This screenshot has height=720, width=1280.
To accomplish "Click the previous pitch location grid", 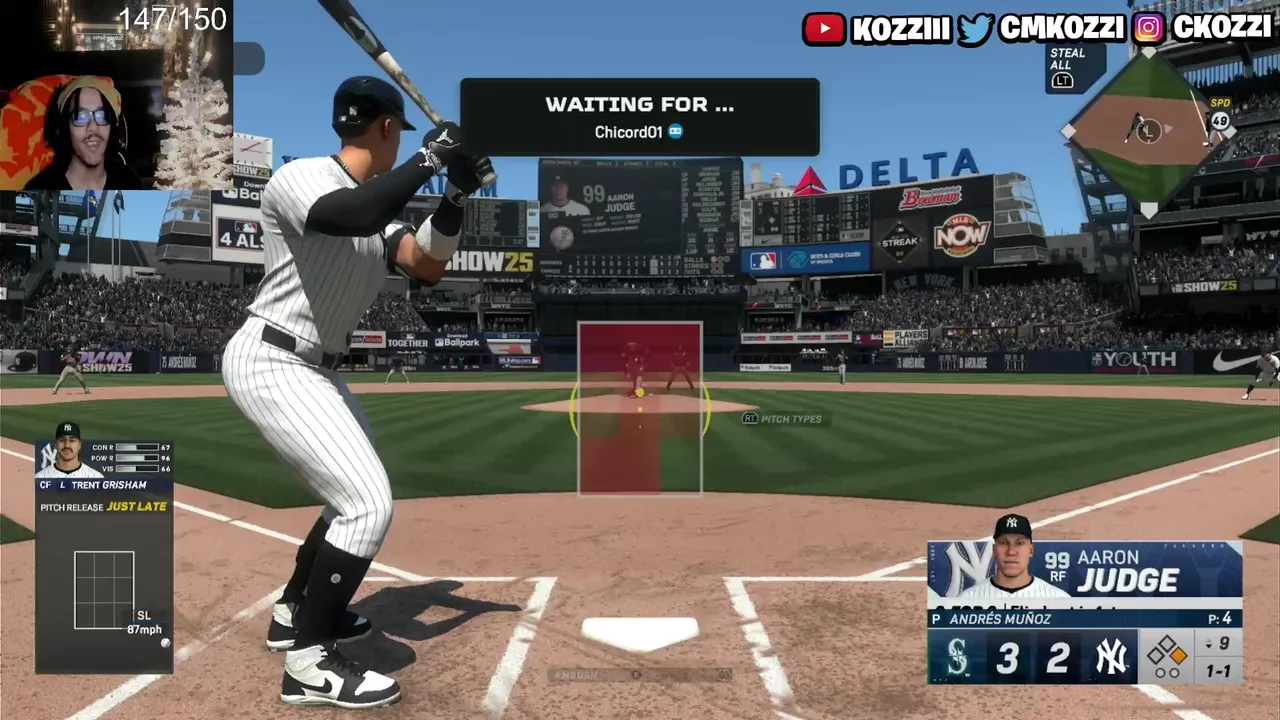I will pos(104,590).
